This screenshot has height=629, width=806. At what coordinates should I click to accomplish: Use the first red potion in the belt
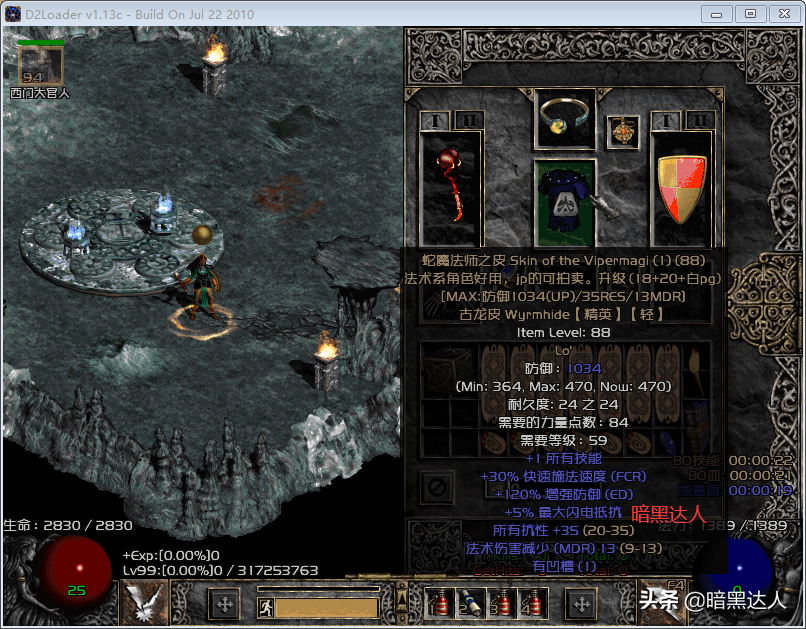(x=438, y=602)
